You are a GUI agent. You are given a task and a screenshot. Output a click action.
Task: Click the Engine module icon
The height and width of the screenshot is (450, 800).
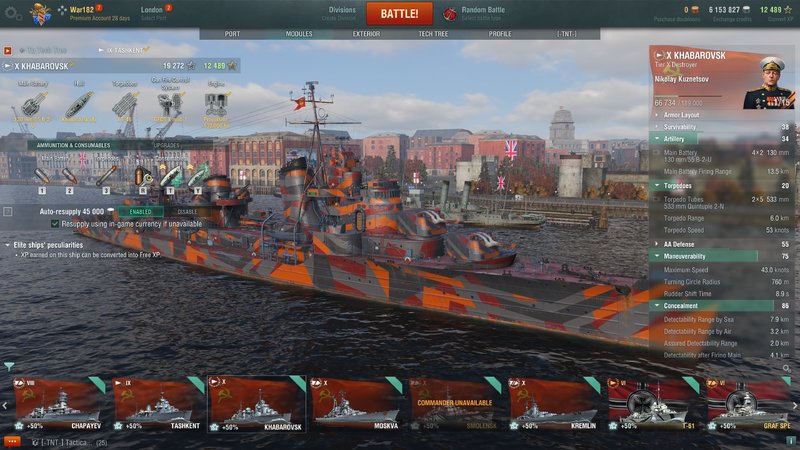point(216,106)
